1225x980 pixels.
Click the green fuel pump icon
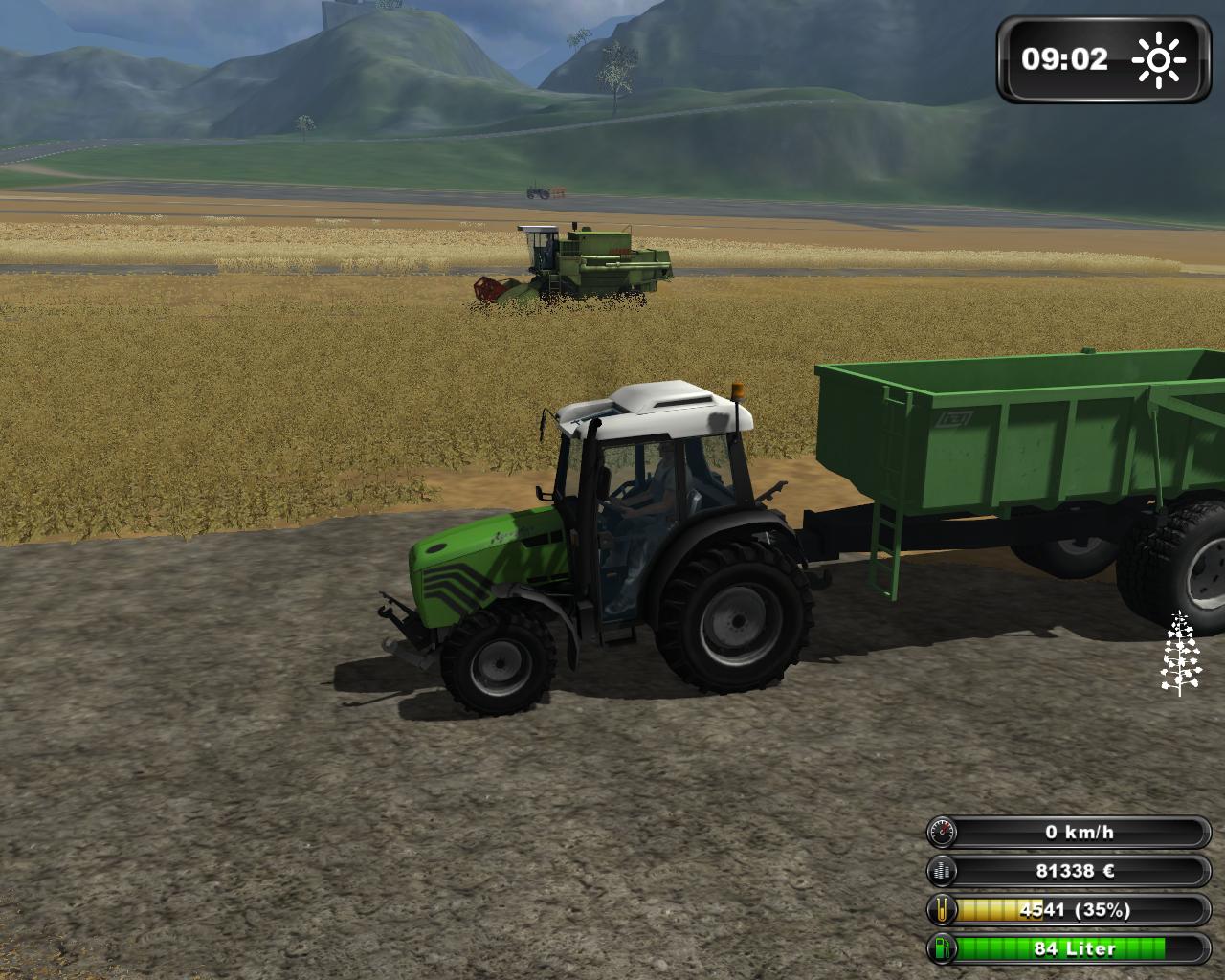coord(943,948)
